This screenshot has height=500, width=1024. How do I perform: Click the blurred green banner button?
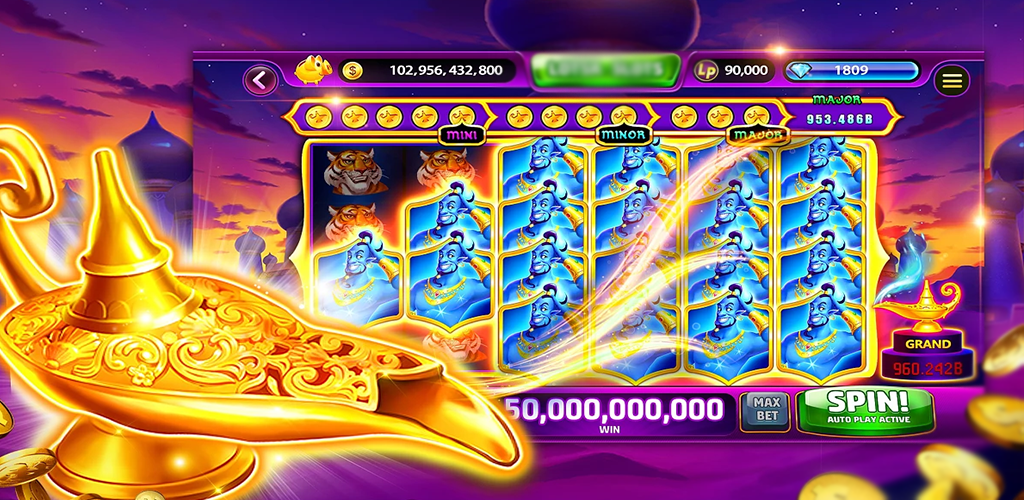[606, 69]
